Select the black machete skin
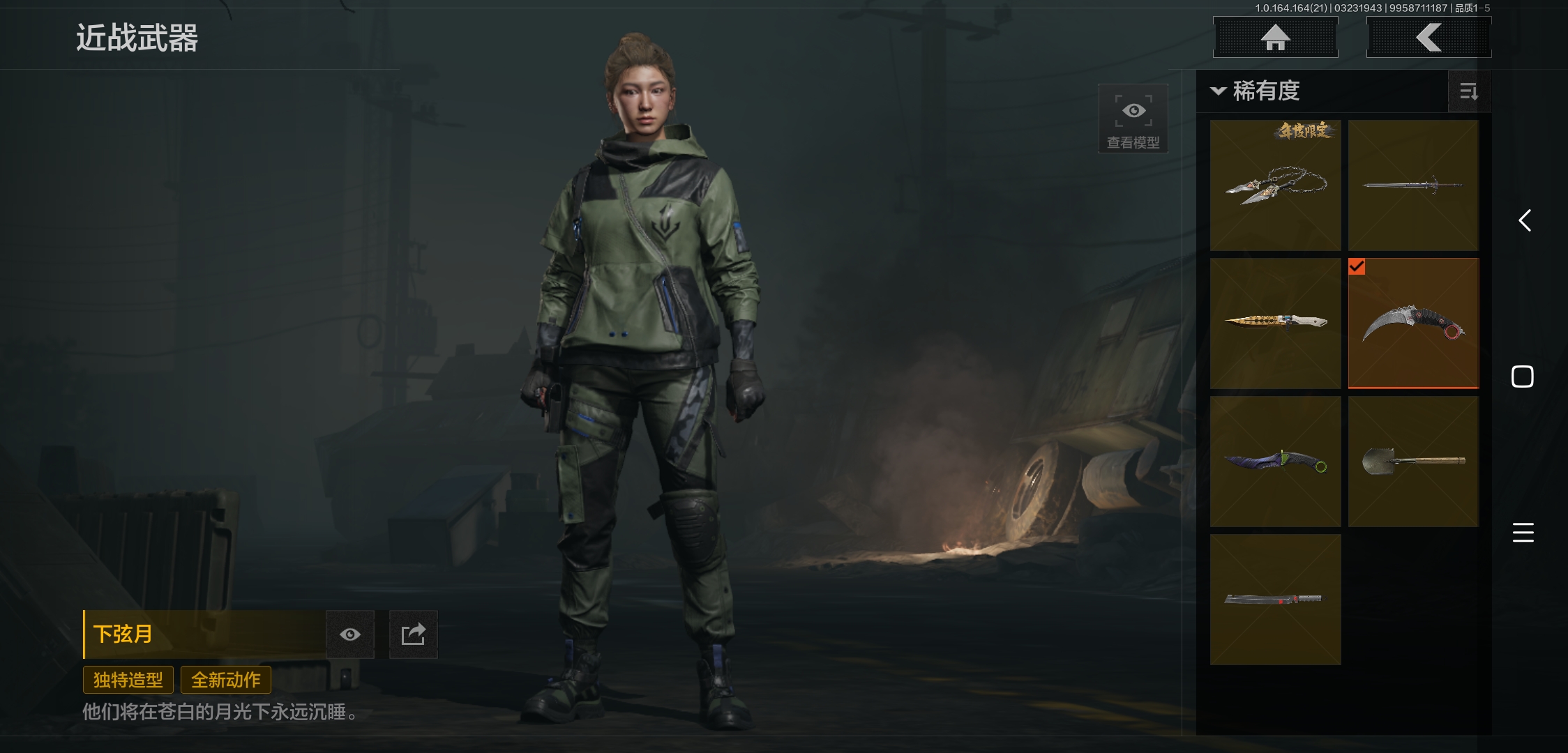Image resolution: width=1568 pixels, height=753 pixels. [x=1275, y=600]
